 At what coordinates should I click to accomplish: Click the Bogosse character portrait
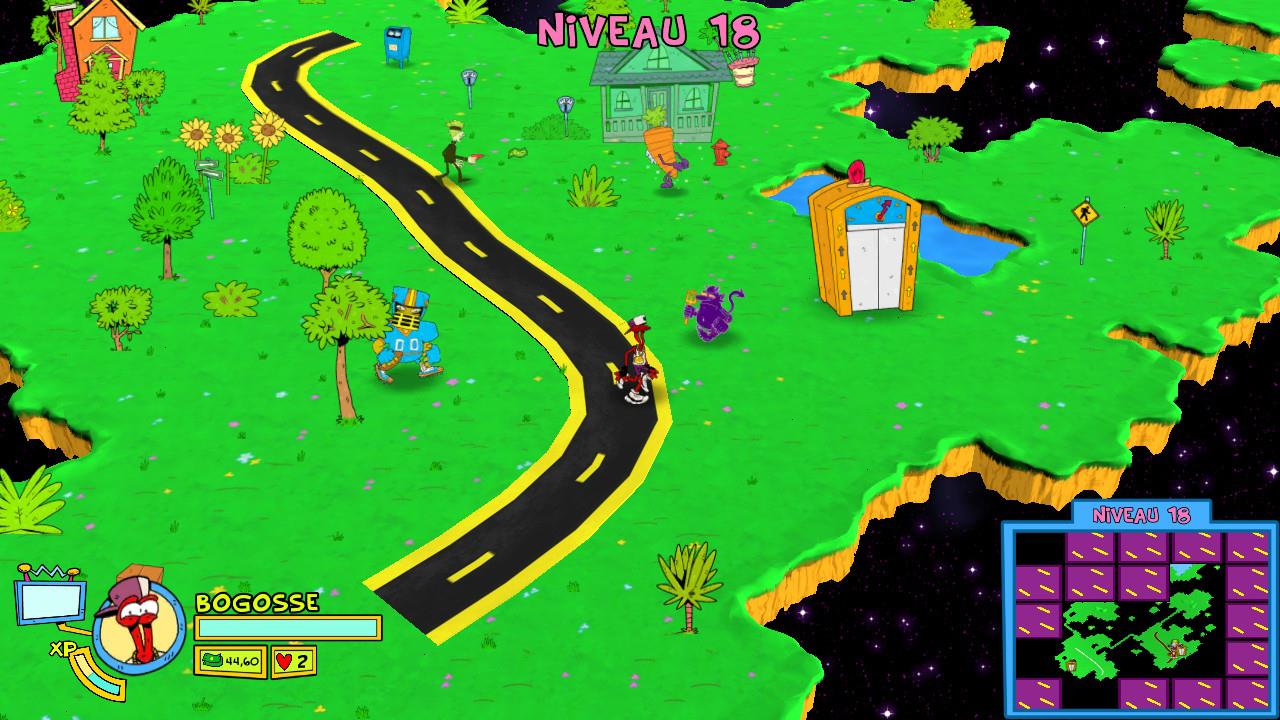click(138, 623)
